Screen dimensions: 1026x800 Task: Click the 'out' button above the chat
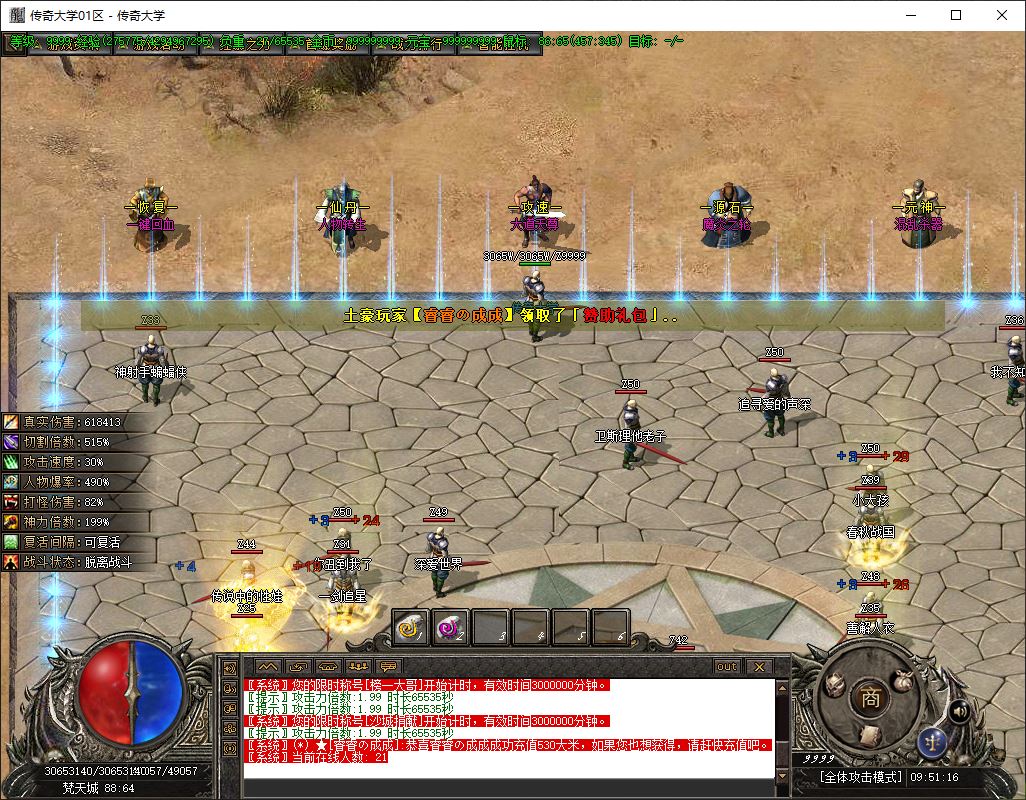coord(726,666)
